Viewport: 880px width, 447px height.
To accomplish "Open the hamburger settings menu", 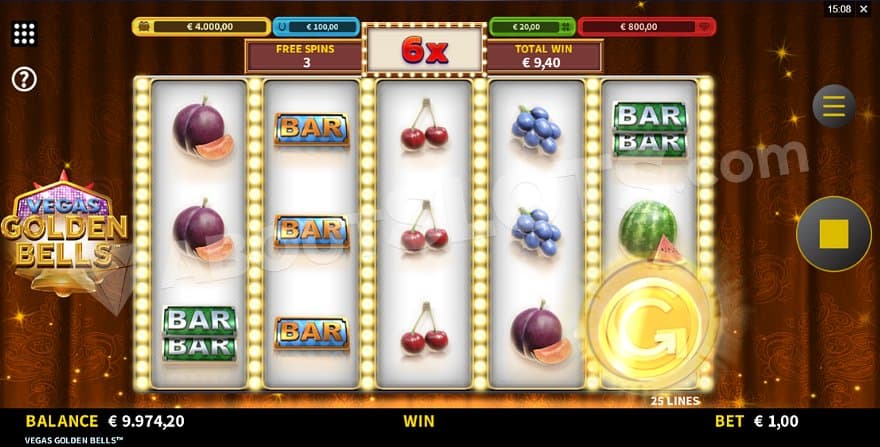I will coord(833,105).
